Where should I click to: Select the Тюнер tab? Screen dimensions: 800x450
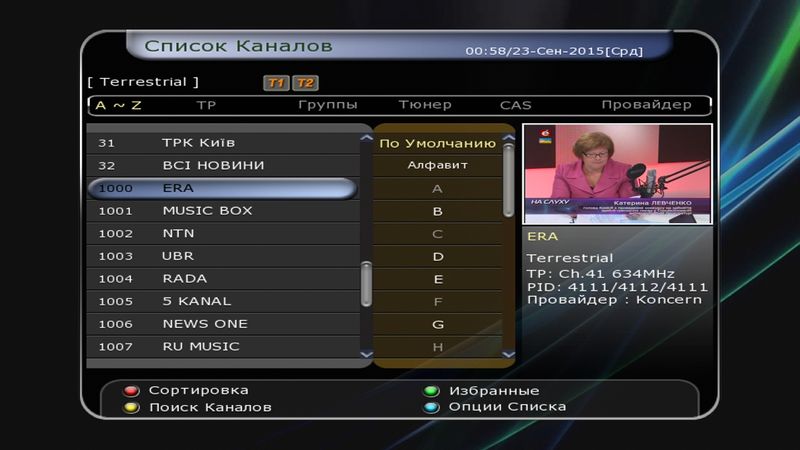click(x=425, y=105)
